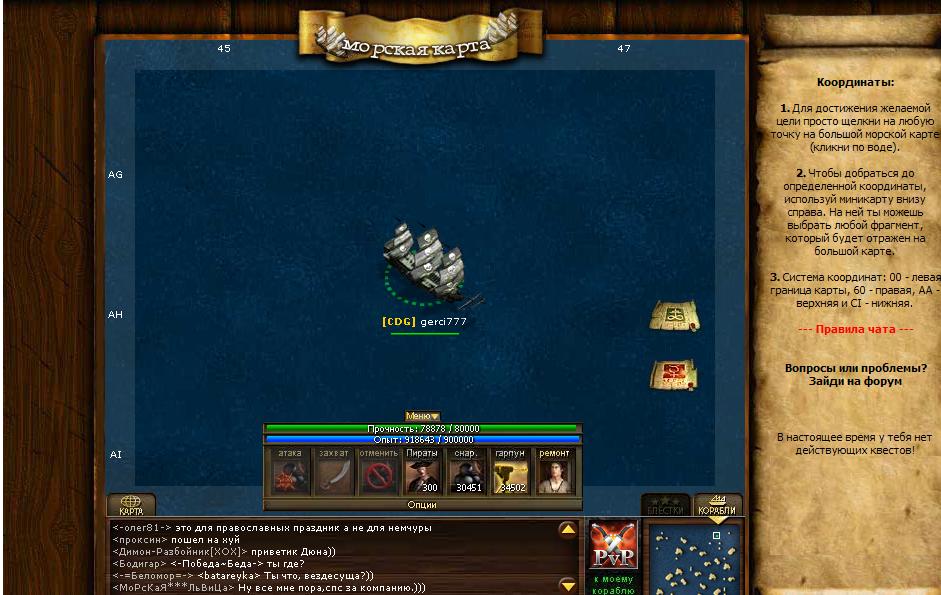
Task: Click the PvP crossed-swords button
Action: [613, 545]
